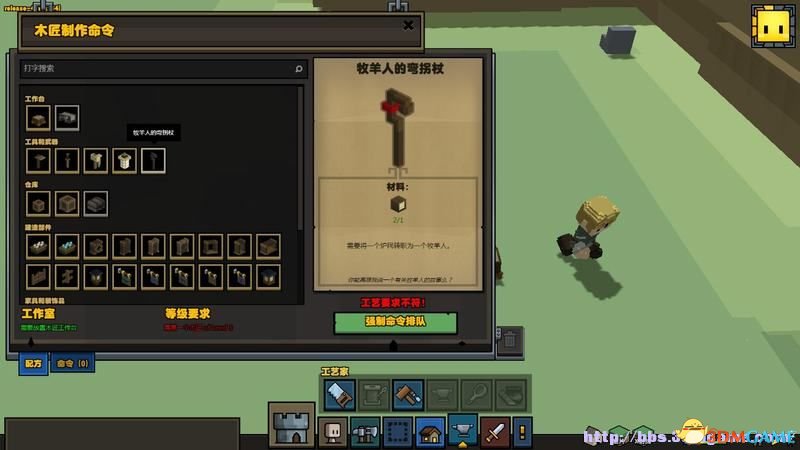Image resolution: width=800 pixels, height=450 pixels.
Task: Open the citizens face menu
Action: click(332, 431)
